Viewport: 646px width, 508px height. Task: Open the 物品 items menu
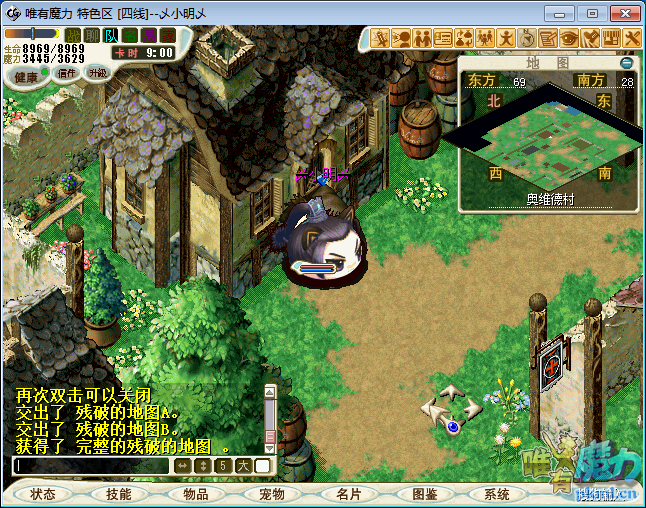click(x=195, y=494)
